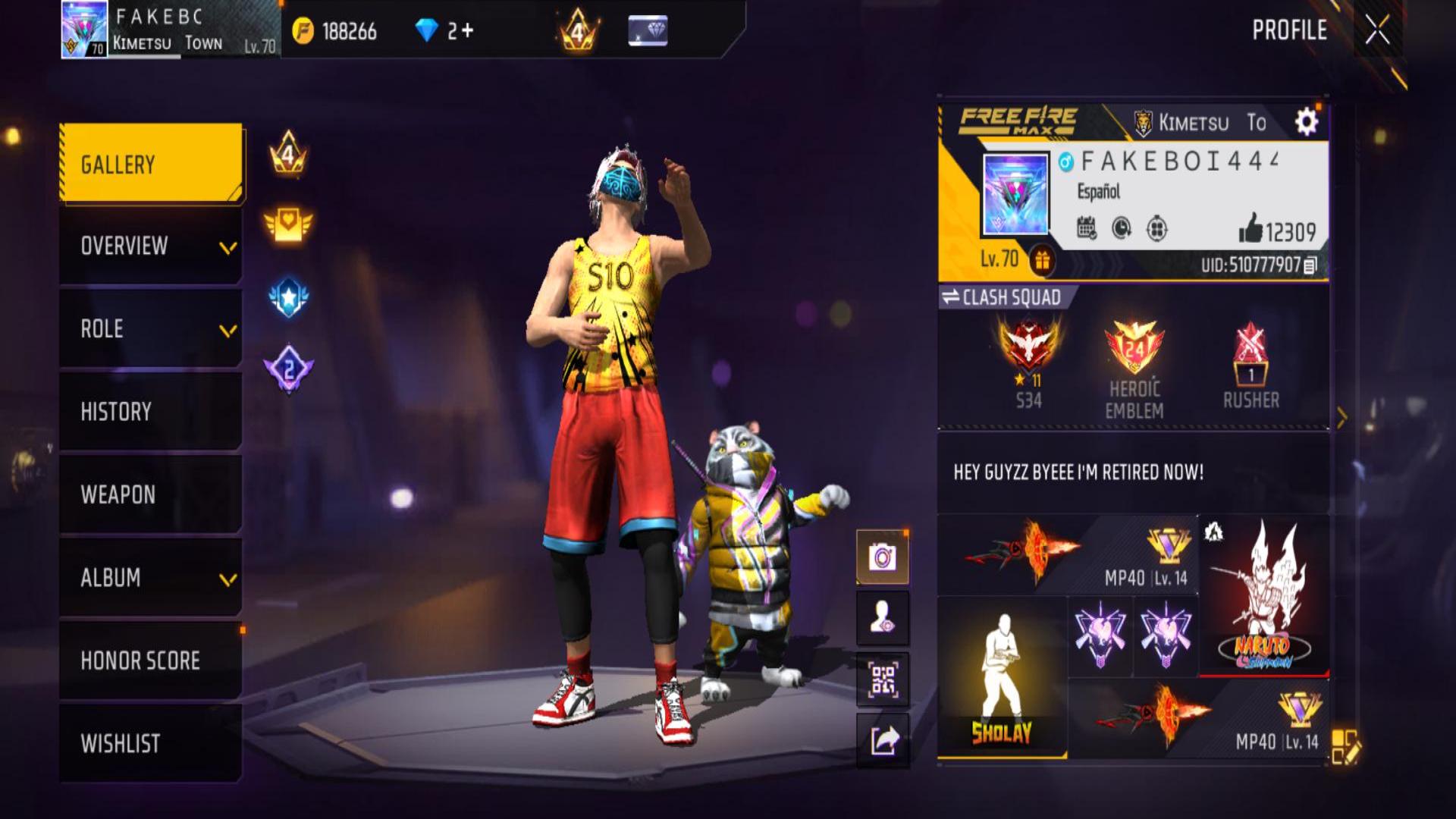
Task: Open the Gallery tab
Action: coord(151,164)
